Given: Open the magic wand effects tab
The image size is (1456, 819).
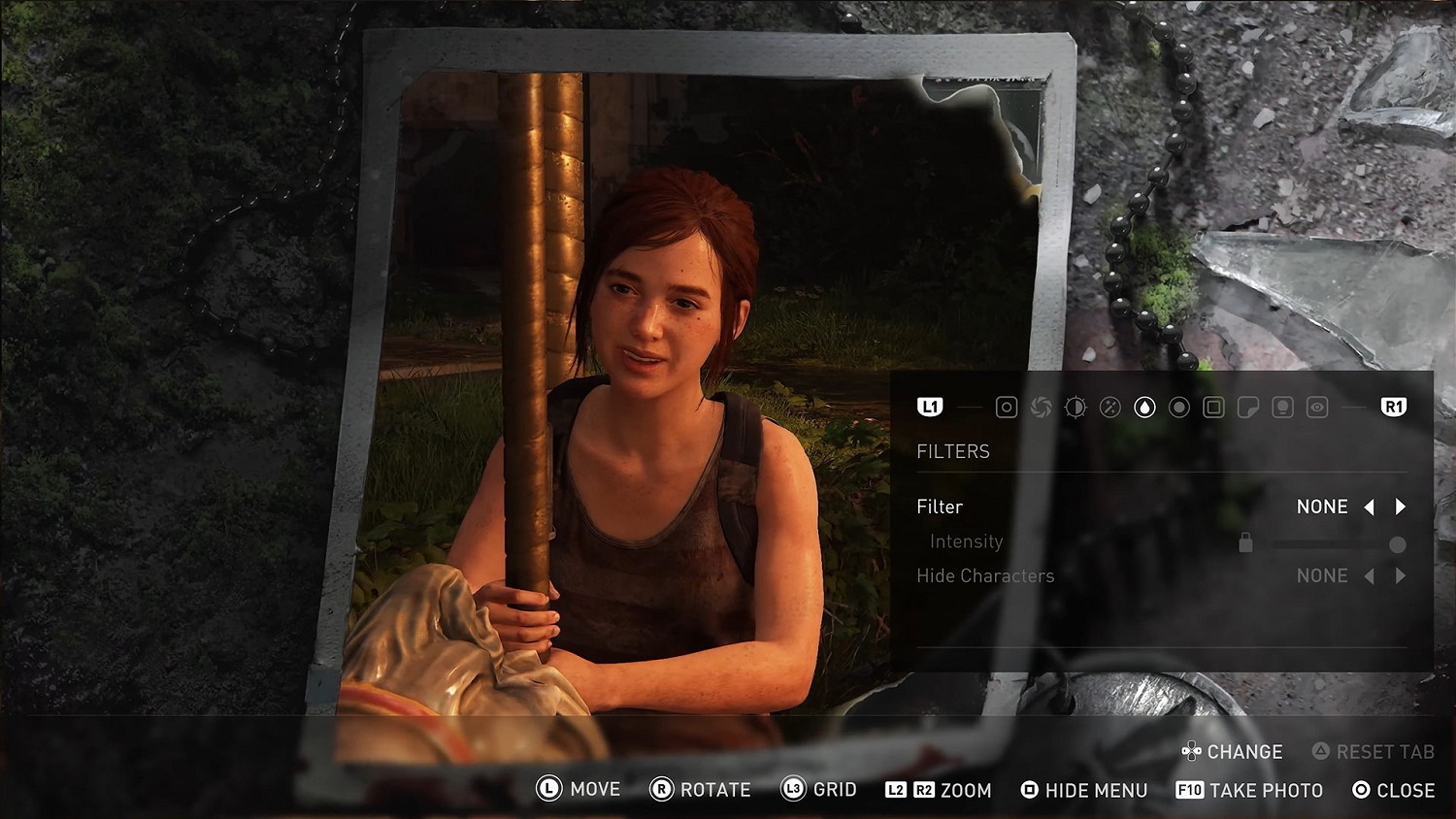Looking at the screenshot, I should 1110,408.
